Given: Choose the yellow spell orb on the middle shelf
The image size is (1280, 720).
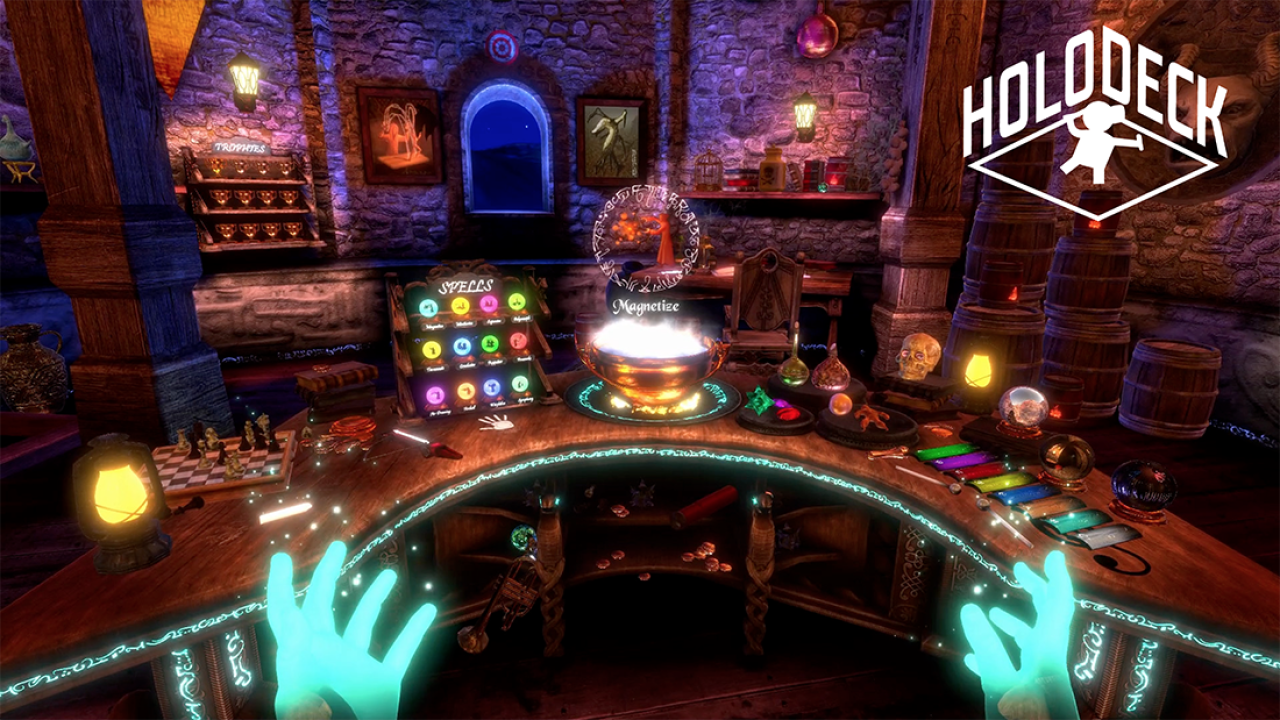Looking at the screenshot, I should 432,350.
